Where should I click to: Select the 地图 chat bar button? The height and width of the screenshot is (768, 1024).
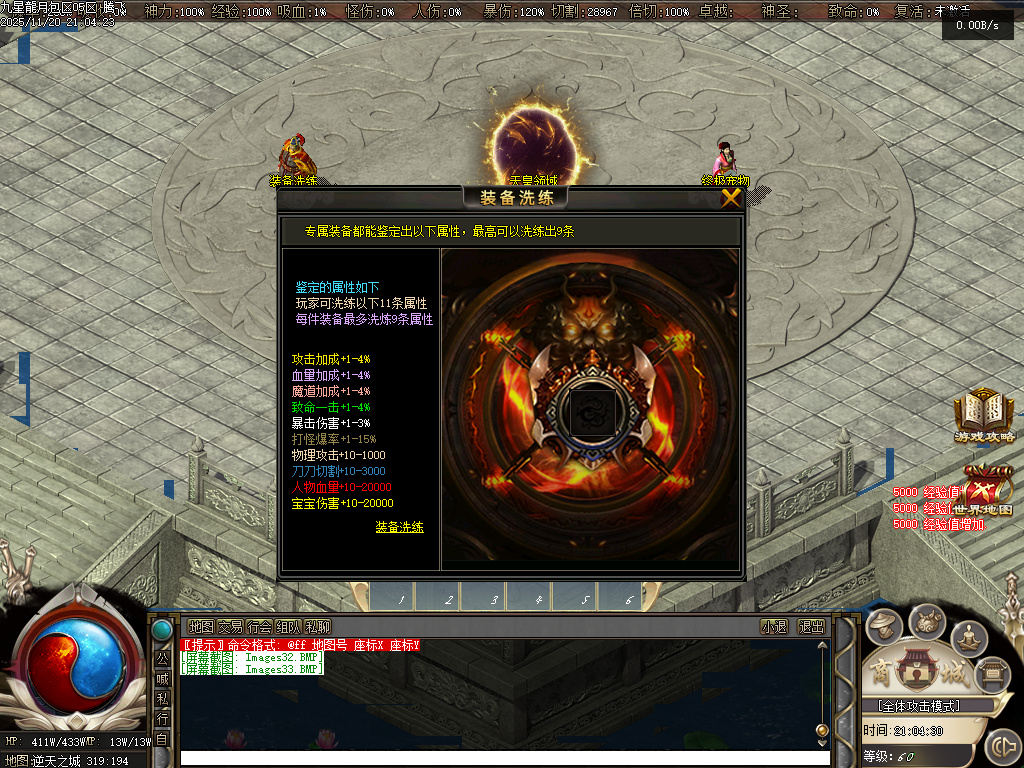(x=201, y=627)
